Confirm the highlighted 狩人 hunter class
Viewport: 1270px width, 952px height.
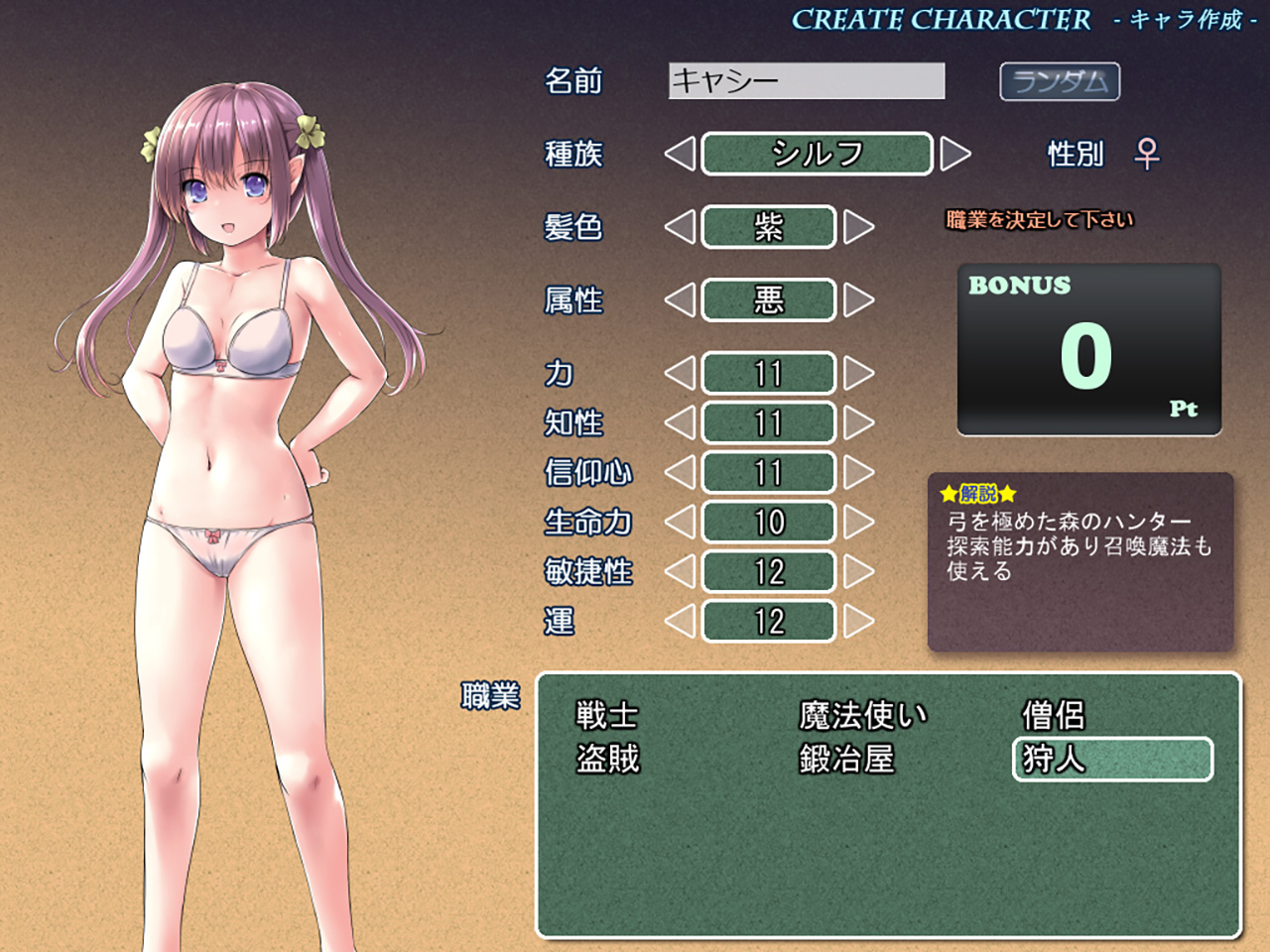[1111, 759]
